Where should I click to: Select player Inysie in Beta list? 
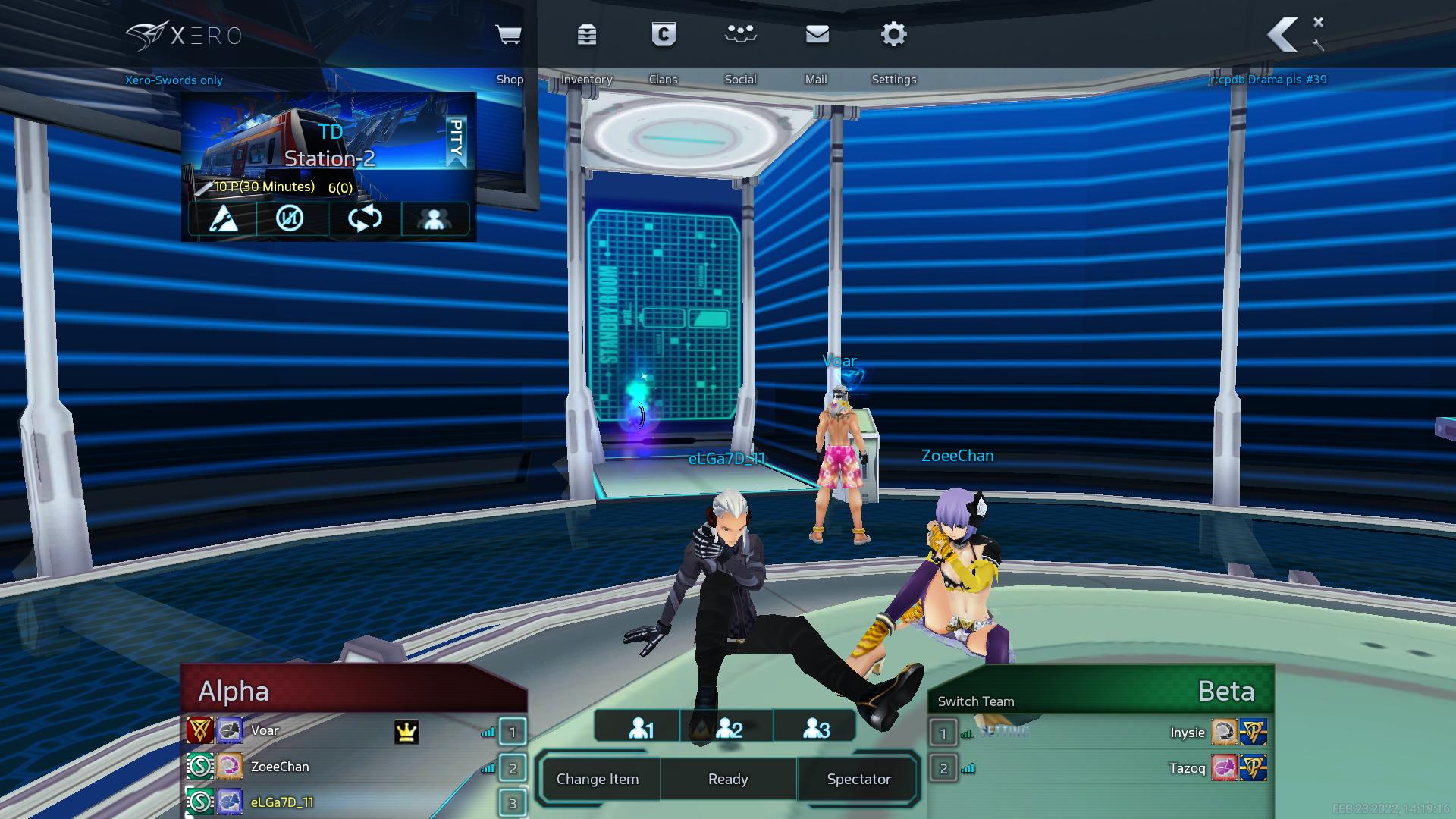pyautogui.click(x=1187, y=733)
